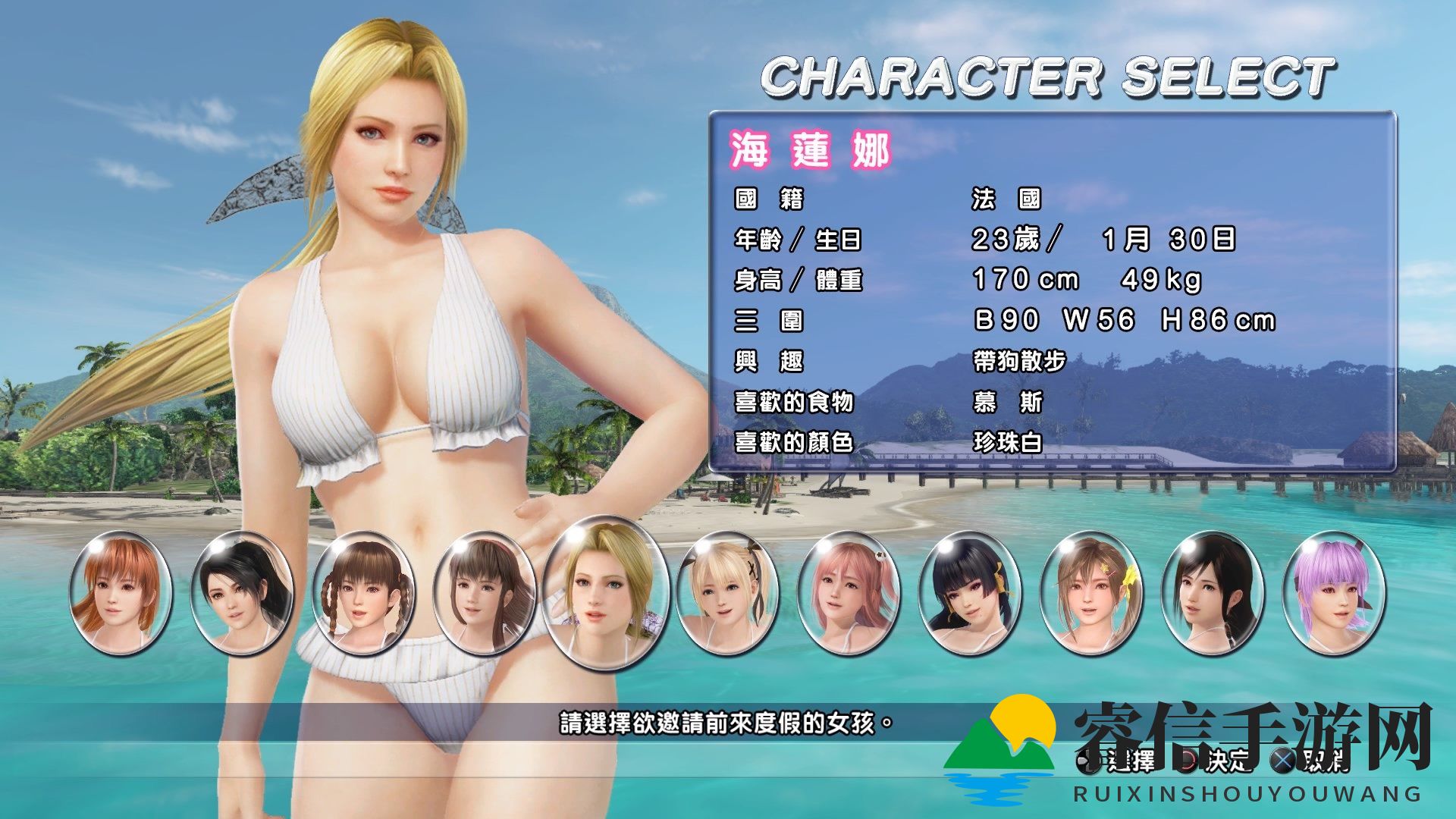Select the highlighted blonde Helena portrait

tap(606, 593)
